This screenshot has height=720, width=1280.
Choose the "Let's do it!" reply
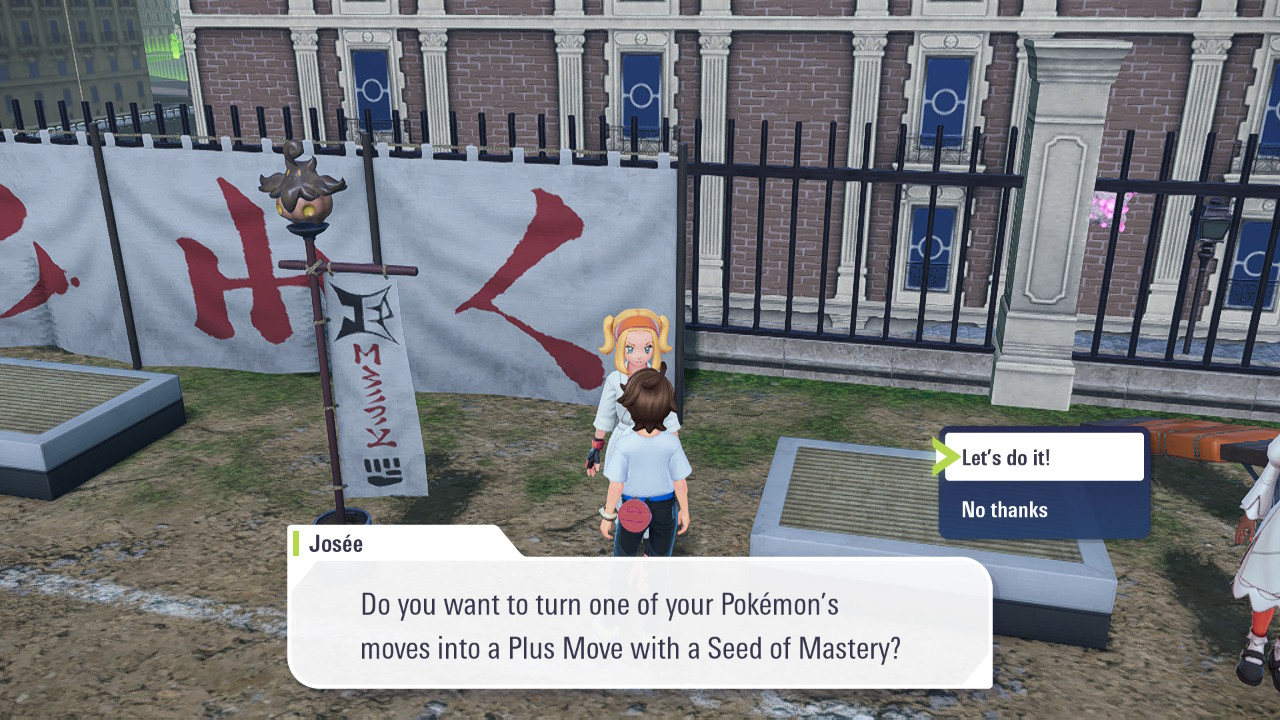[1042, 458]
